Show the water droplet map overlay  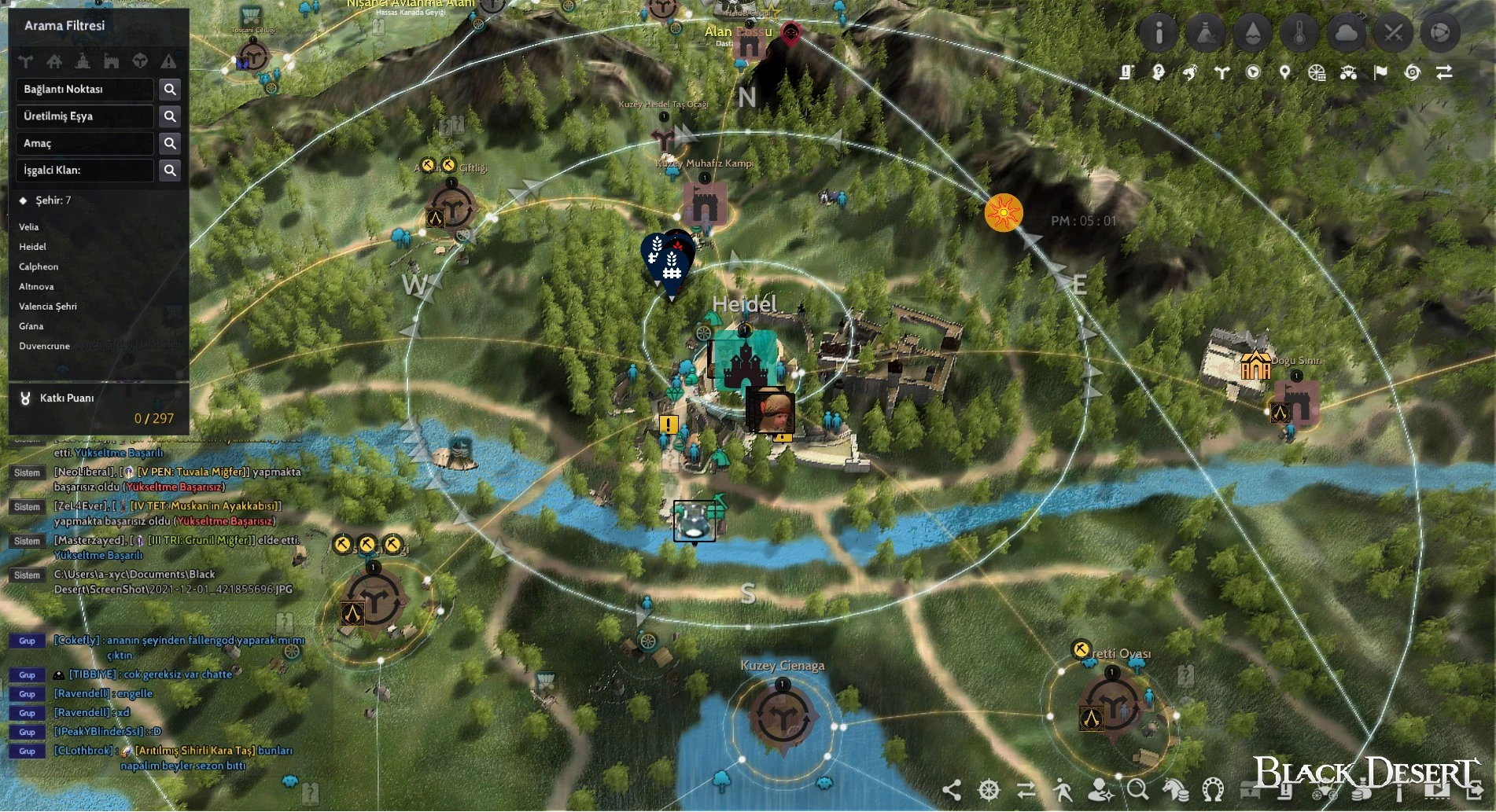(x=1253, y=33)
